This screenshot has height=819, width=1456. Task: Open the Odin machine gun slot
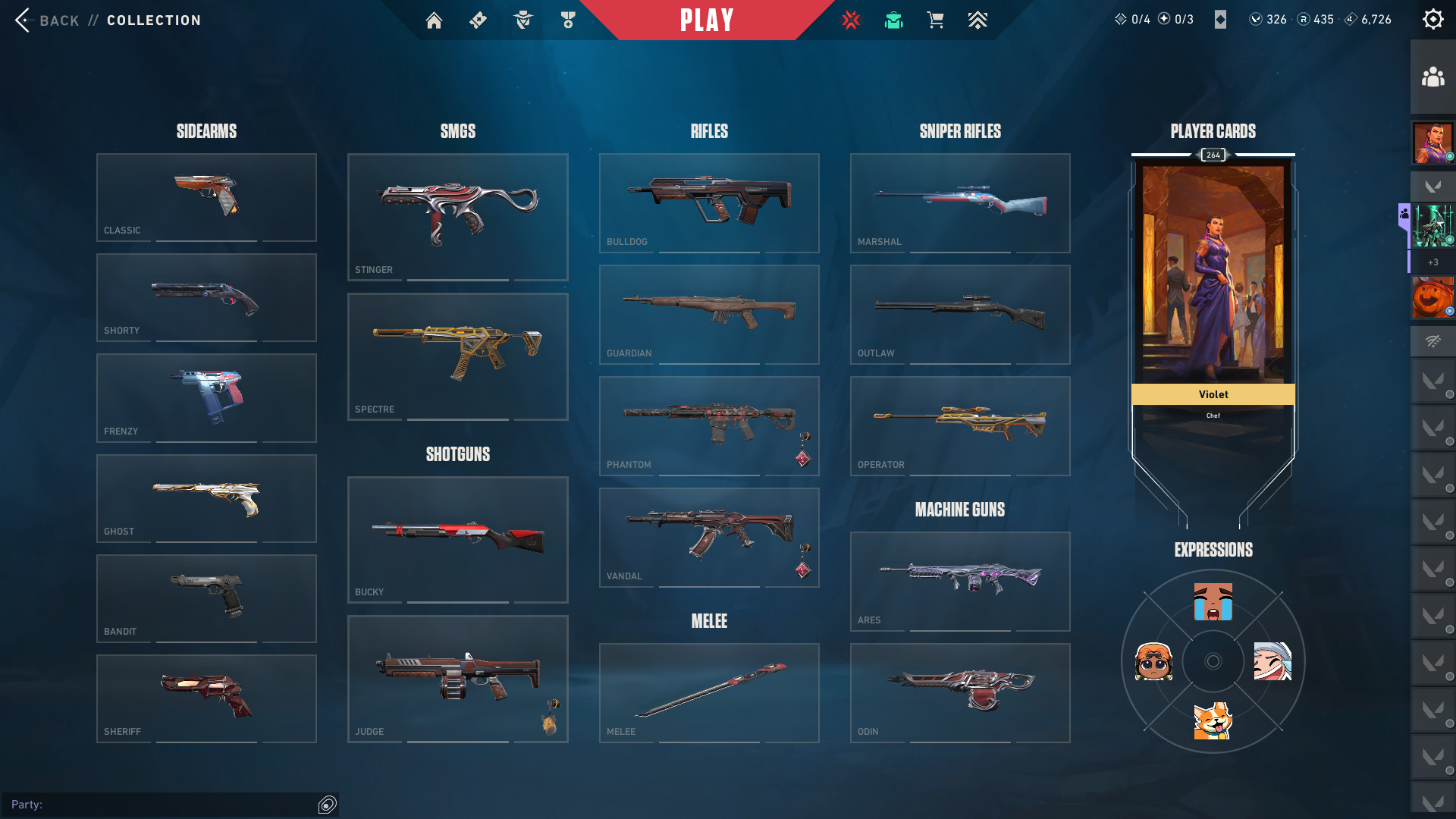[x=960, y=692]
